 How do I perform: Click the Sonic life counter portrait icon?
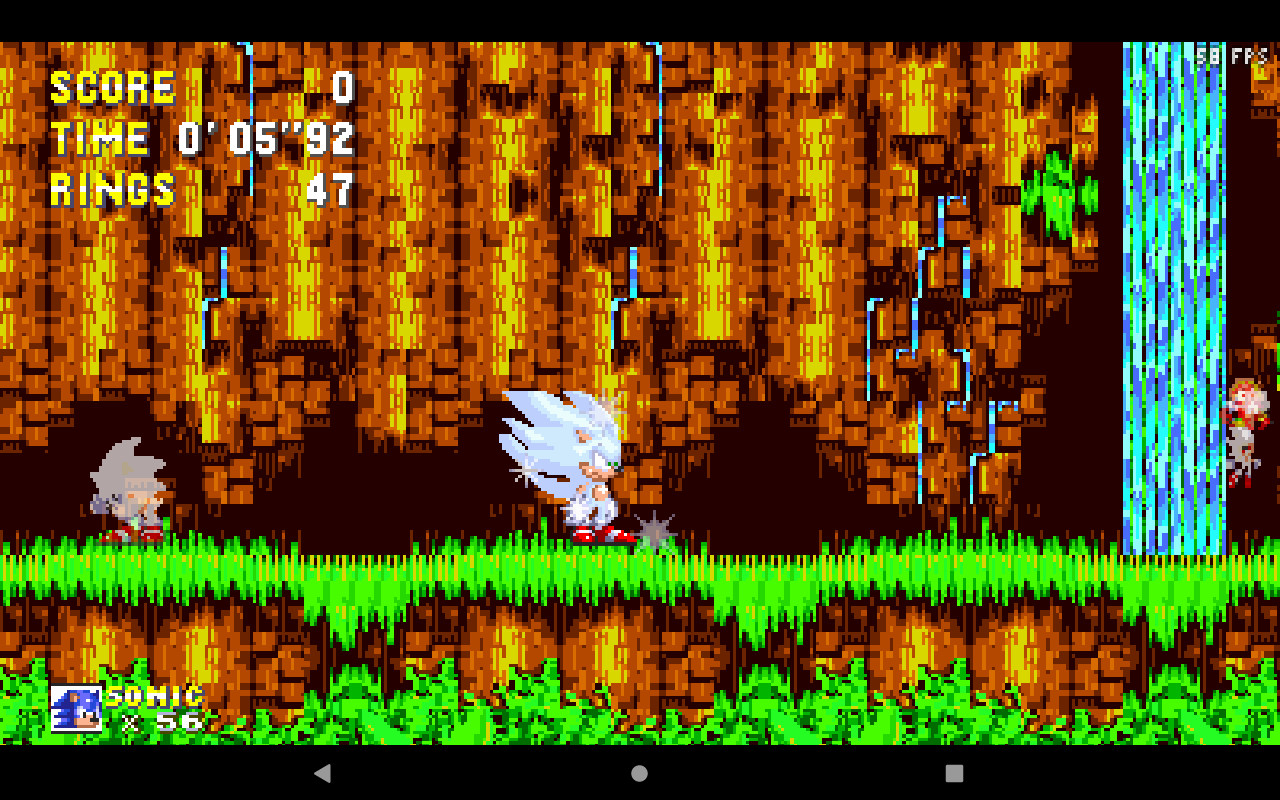[75, 707]
